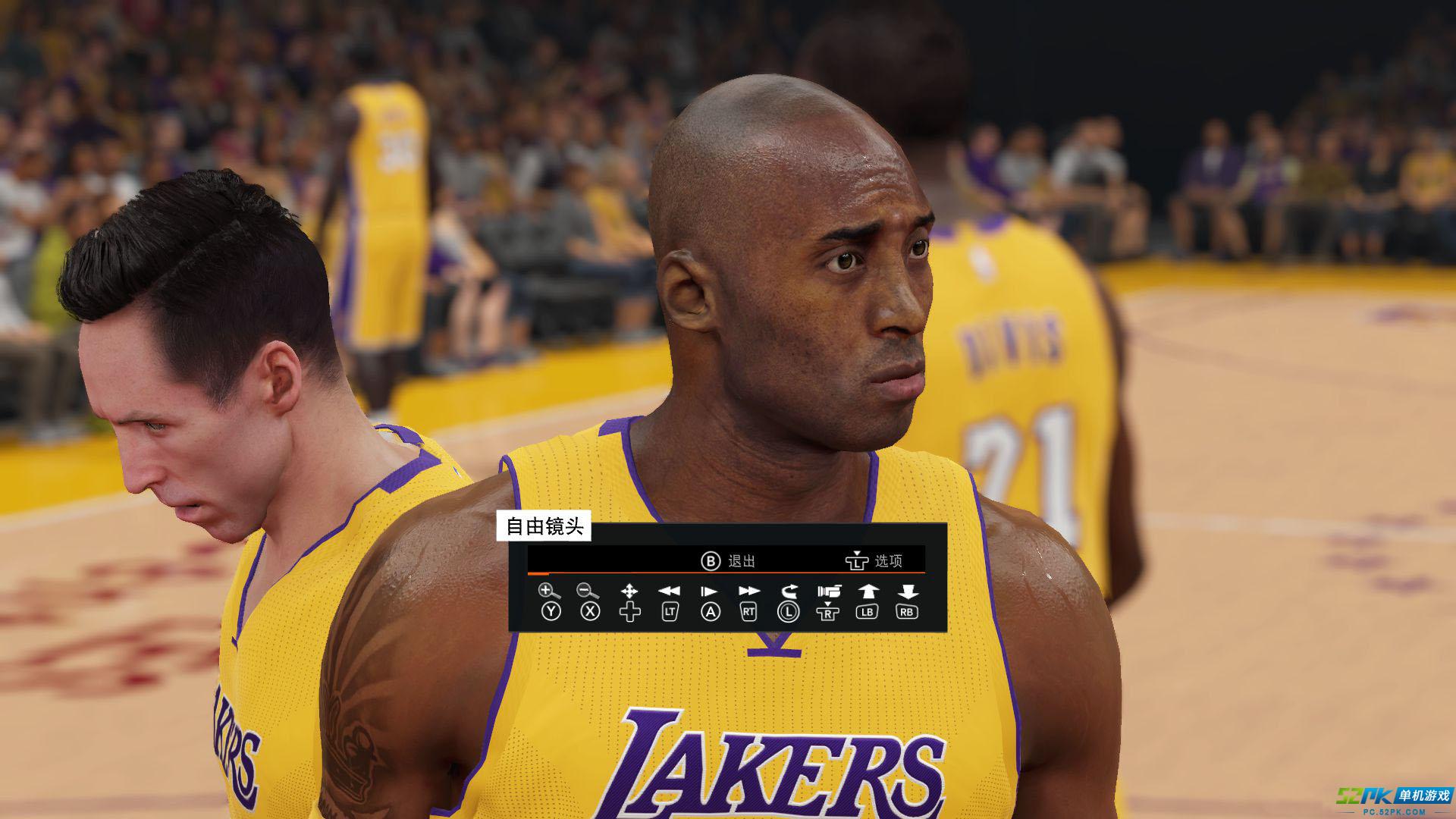The image size is (1456, 819).
Task: Fast-forward the replay with double-right arrows
Action: (x=749, y=591)
